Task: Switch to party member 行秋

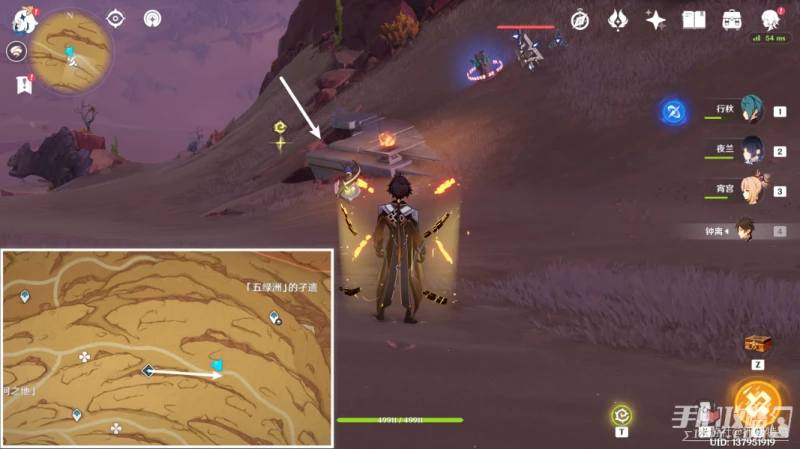Action: coord(752,112)
